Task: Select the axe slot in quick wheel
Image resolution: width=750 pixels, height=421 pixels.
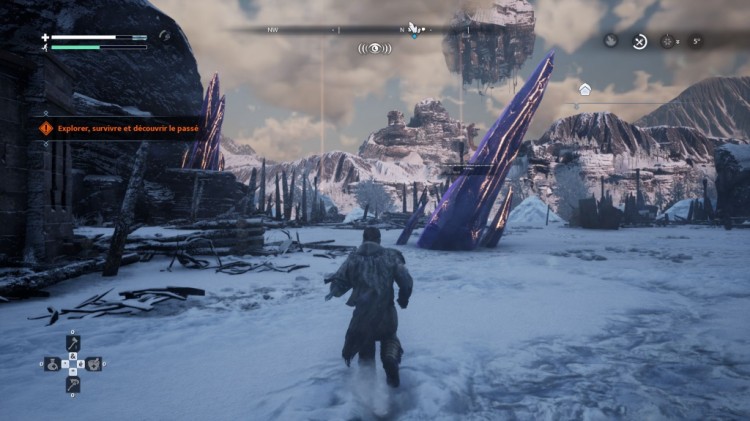Action: click(x=73, y=343)
